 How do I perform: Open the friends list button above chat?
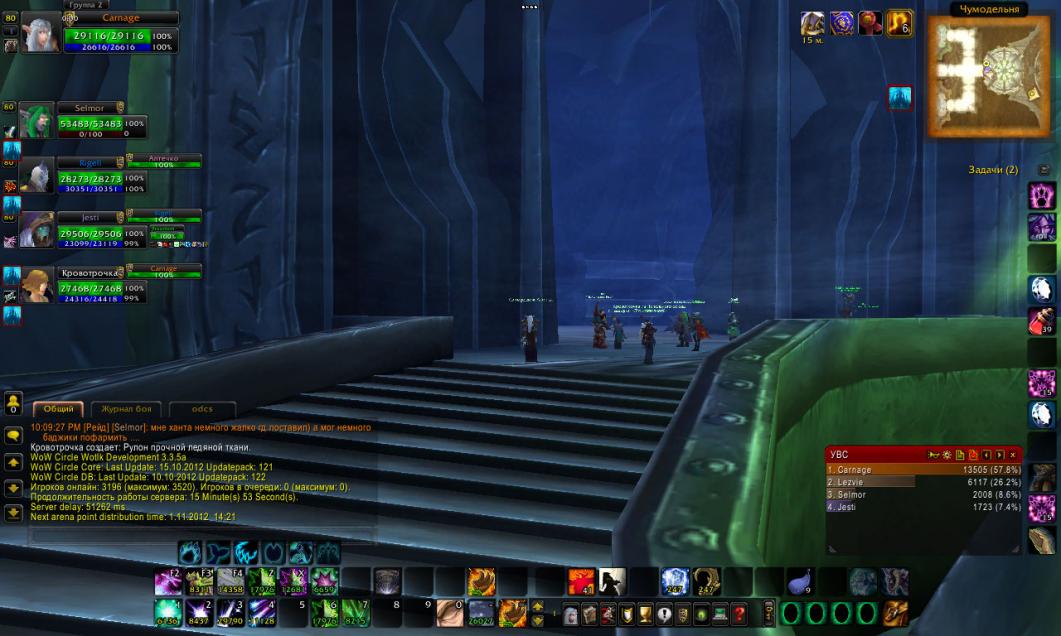pyautogui.click(x=14, y=402)
